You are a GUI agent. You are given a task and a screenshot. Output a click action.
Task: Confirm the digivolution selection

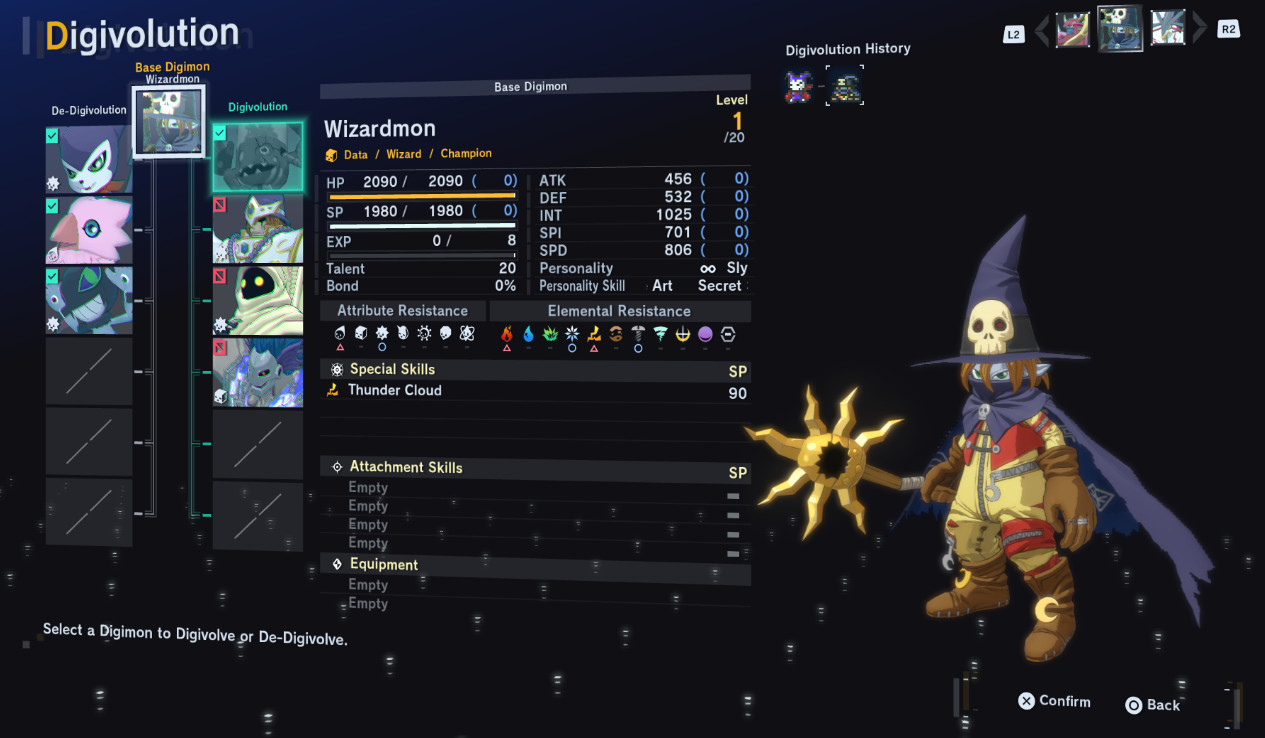click(1054, 701)
